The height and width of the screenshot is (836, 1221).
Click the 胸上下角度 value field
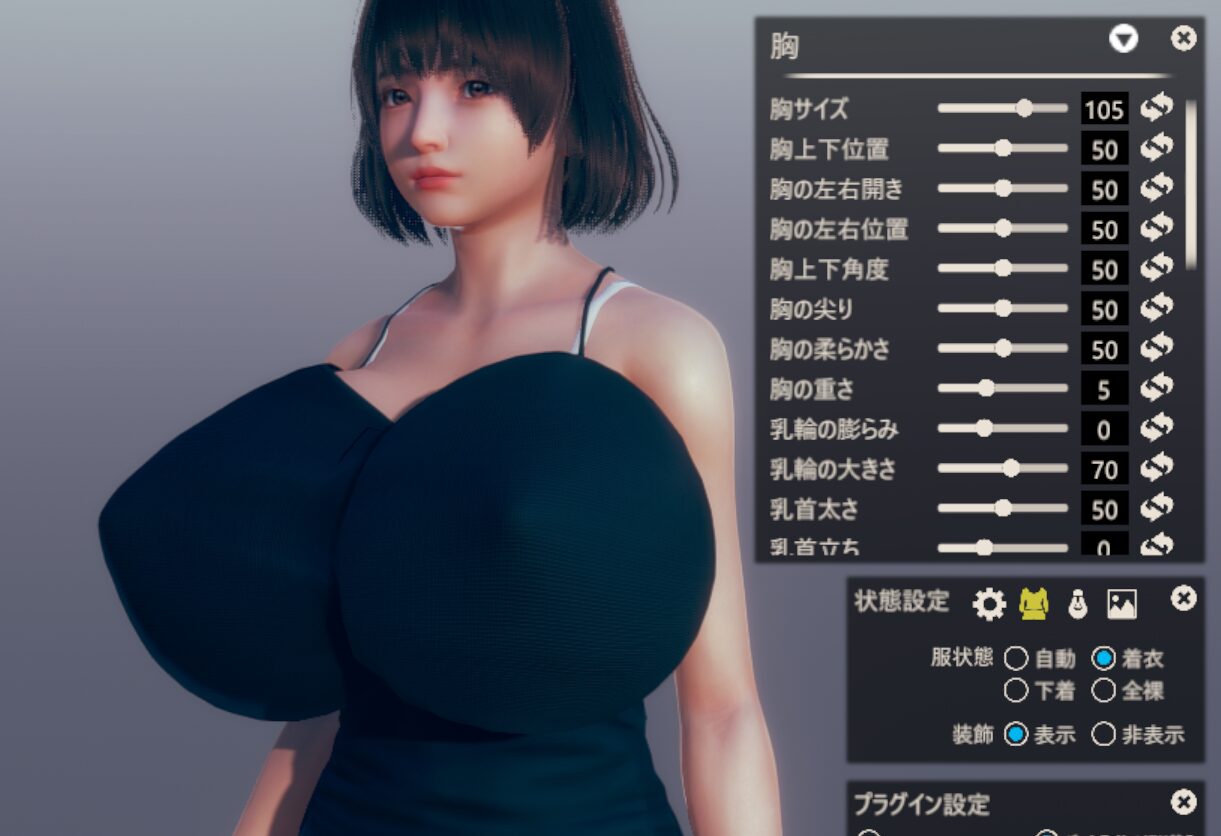pyautogui.click(x=1104, y=269)
